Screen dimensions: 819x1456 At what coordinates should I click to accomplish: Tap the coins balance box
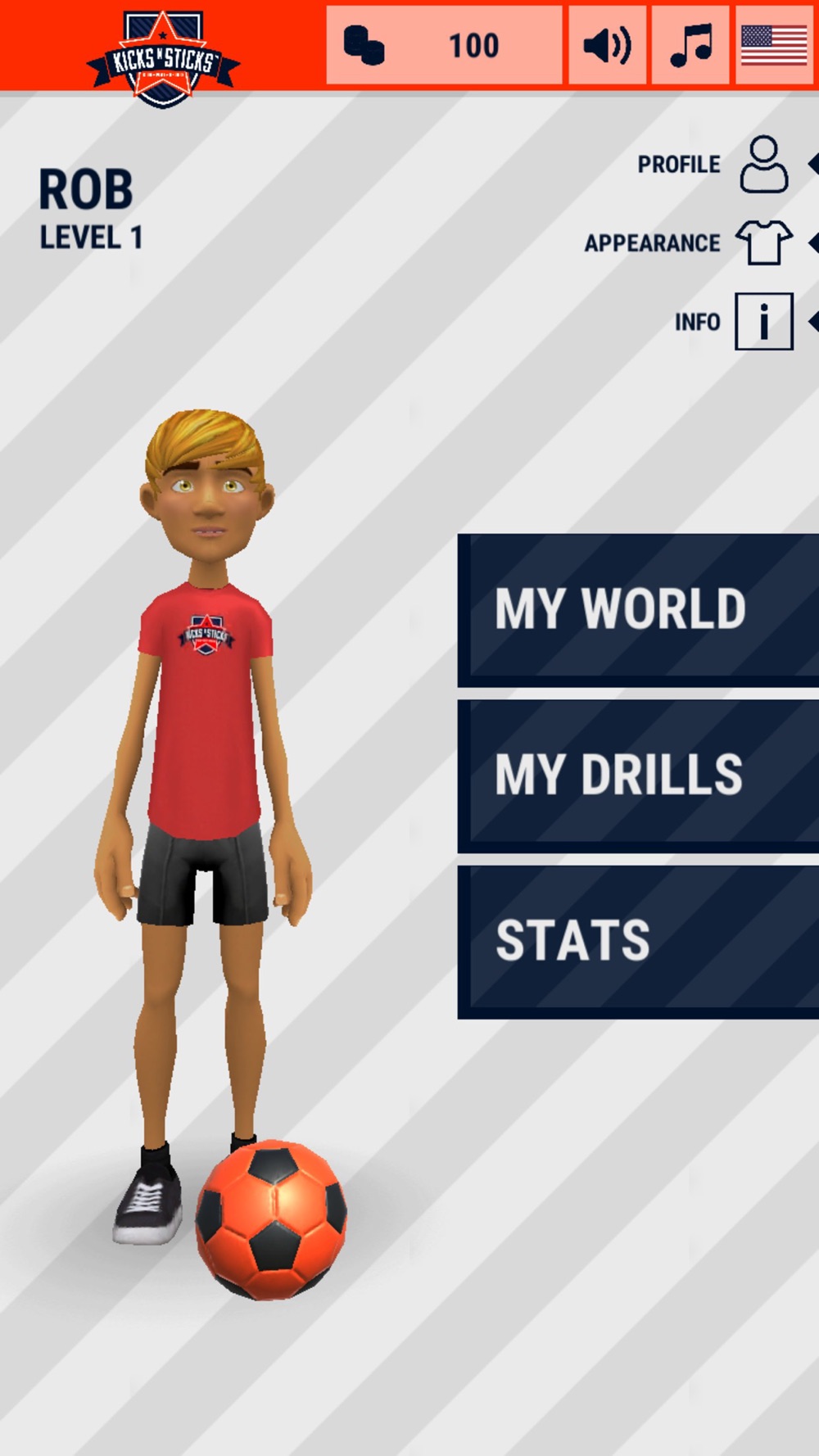[444, 45]
